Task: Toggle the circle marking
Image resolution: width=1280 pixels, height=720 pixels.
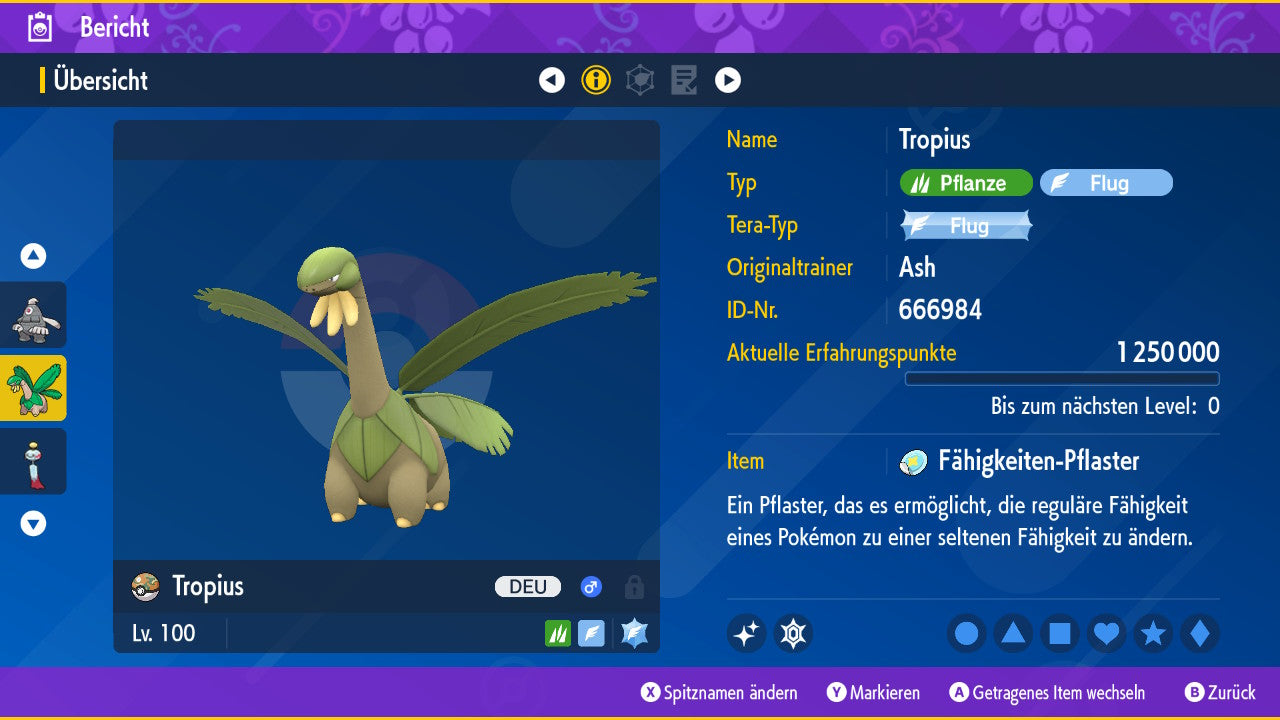Action: click(967, 634)
